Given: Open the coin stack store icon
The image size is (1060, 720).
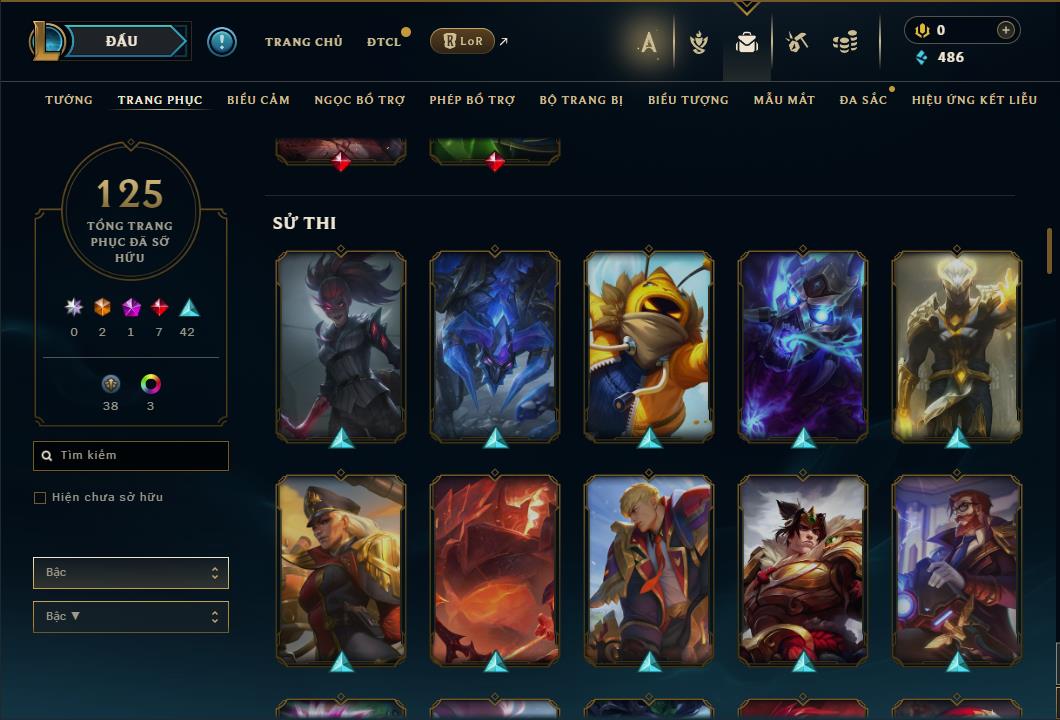Looking at the screenshot, I should [x=845, y=42].
